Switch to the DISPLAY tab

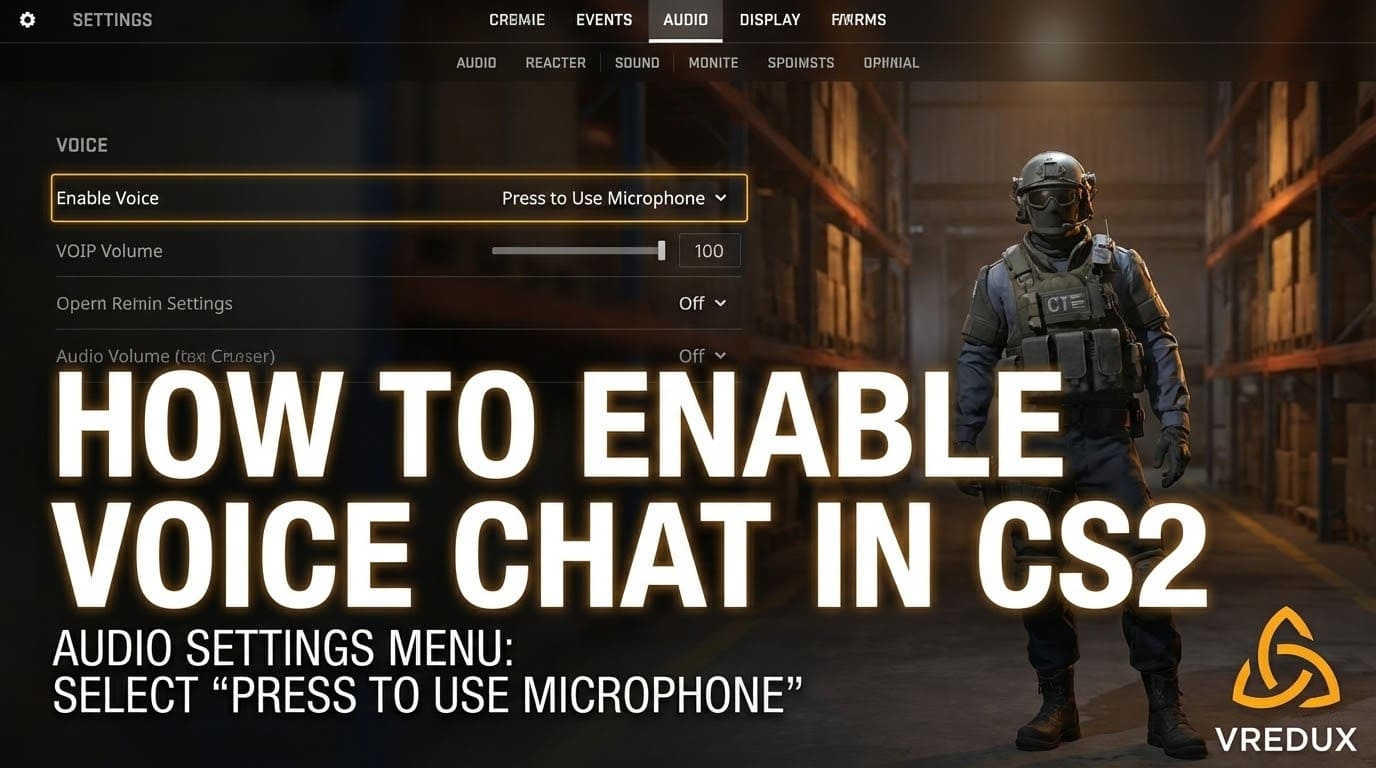(769, 19)
